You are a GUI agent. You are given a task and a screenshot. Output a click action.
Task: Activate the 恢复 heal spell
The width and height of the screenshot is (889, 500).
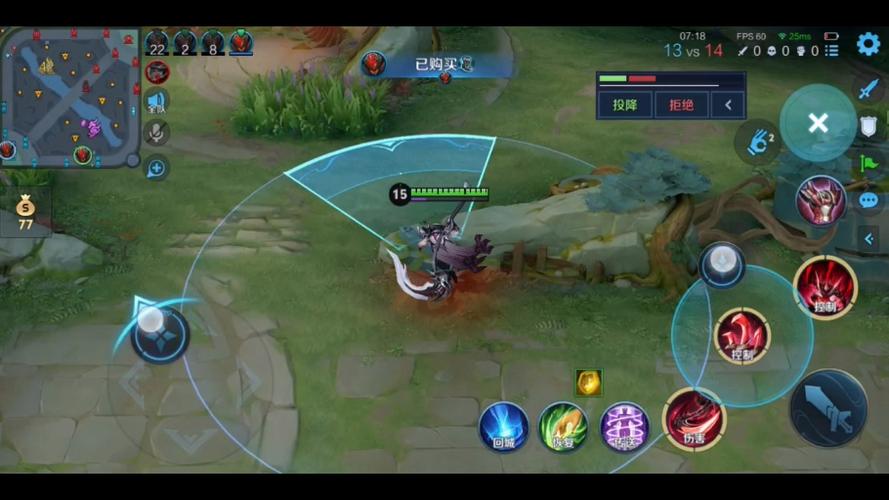tap(563, 426)
